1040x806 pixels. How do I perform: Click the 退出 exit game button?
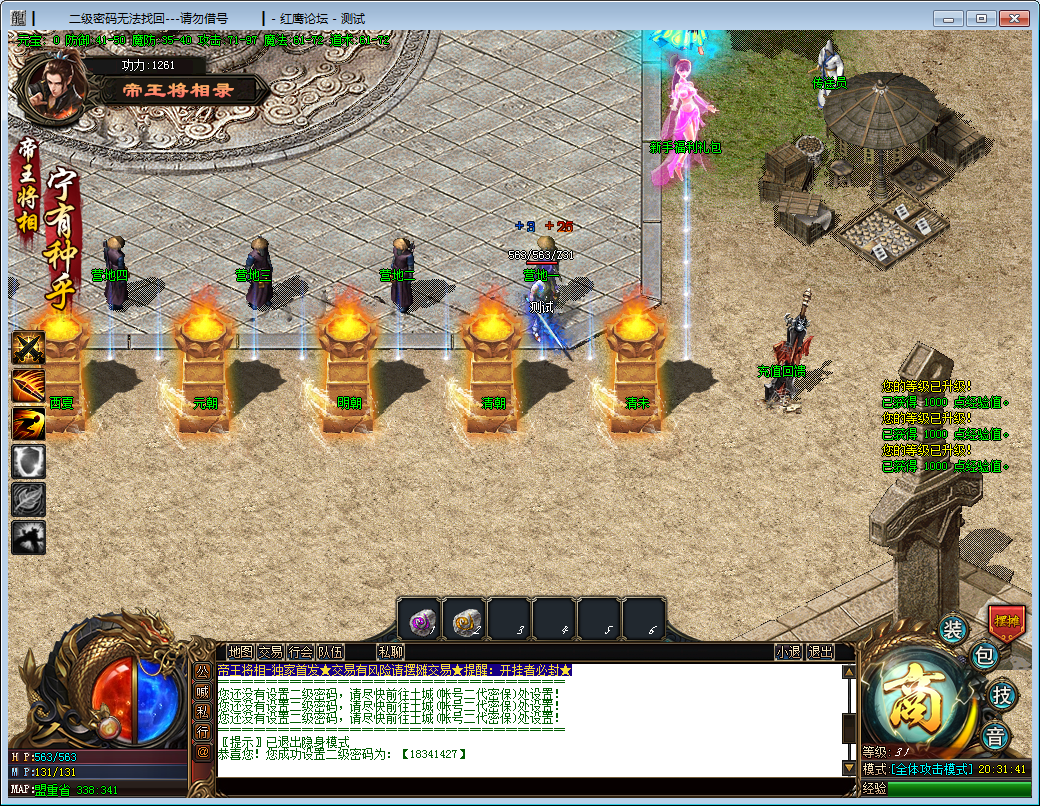coord(820,652)
